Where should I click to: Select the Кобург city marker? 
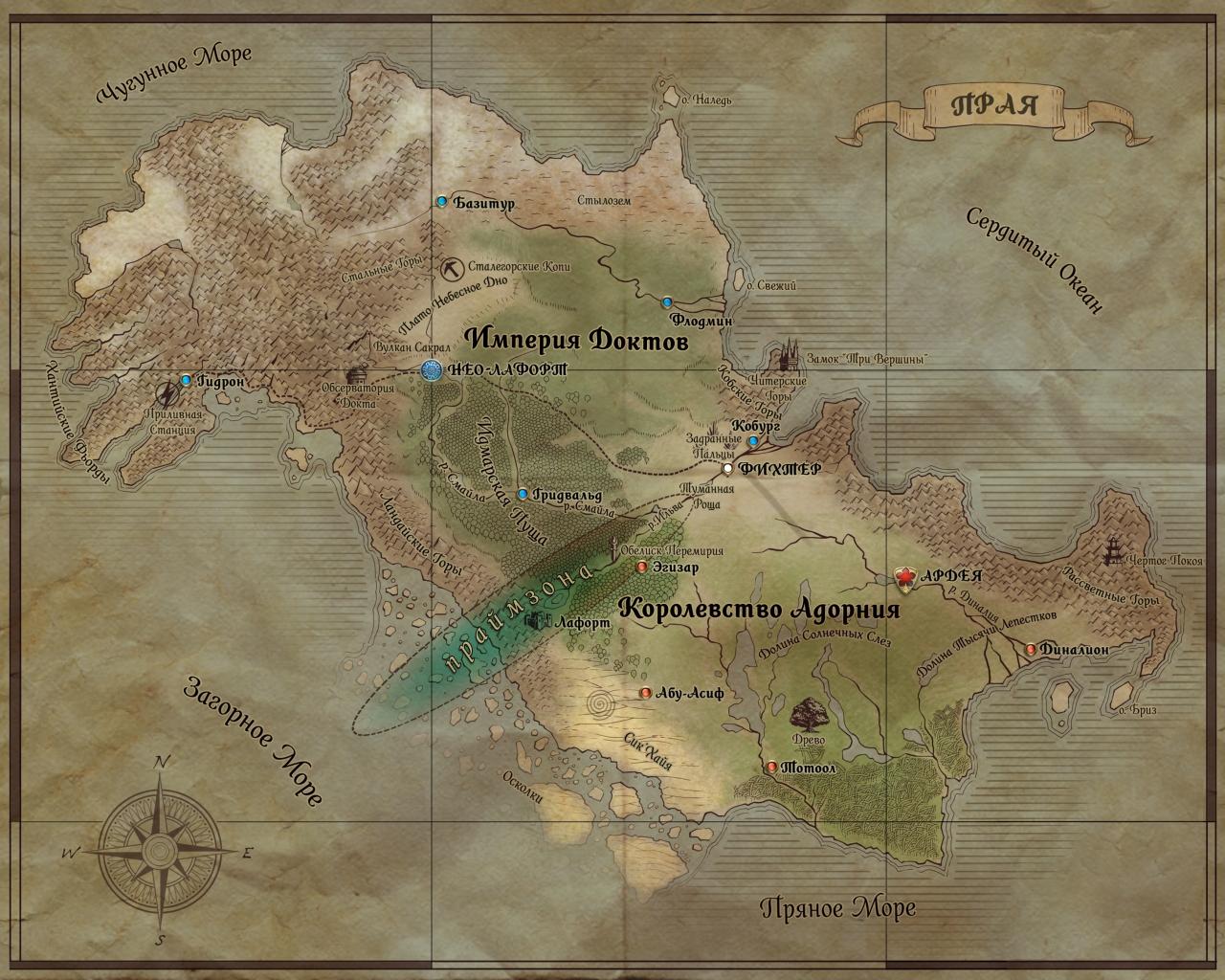pos(753,441)
